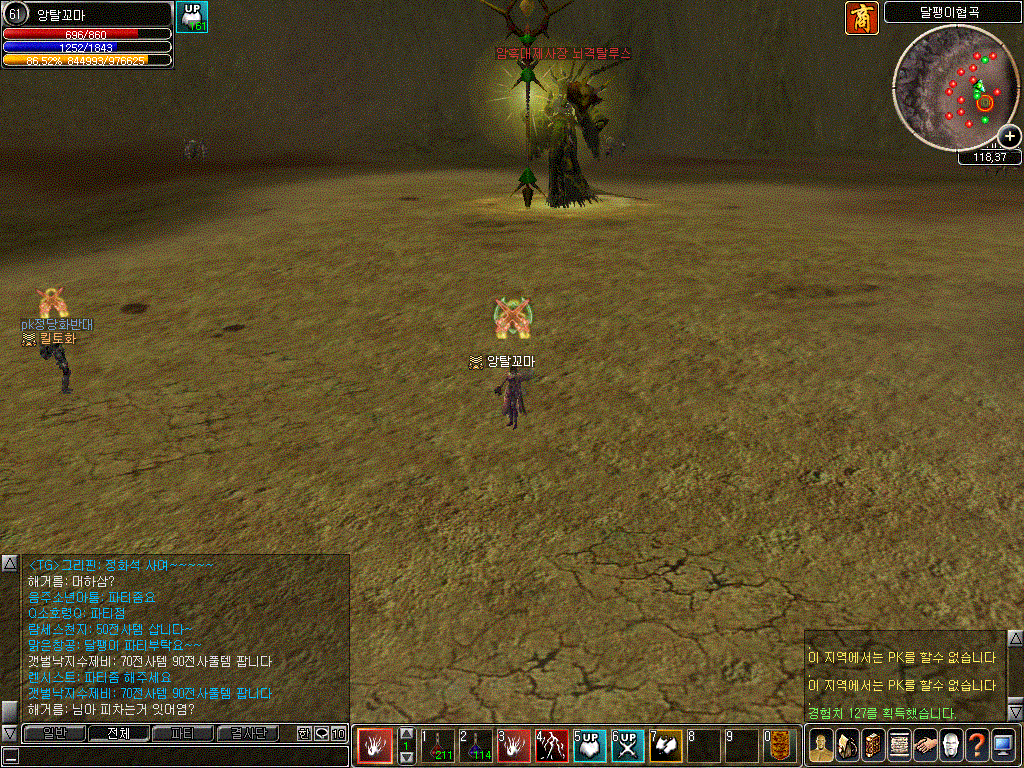
Task: Click the hotbar page up arrow
Action: (x=406, y=735)
